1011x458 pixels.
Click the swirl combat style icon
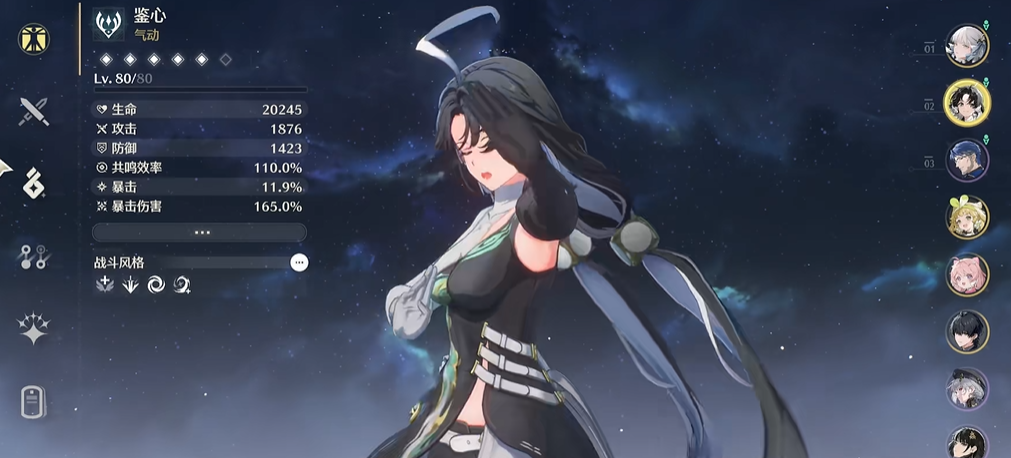(x=156, y=285)
